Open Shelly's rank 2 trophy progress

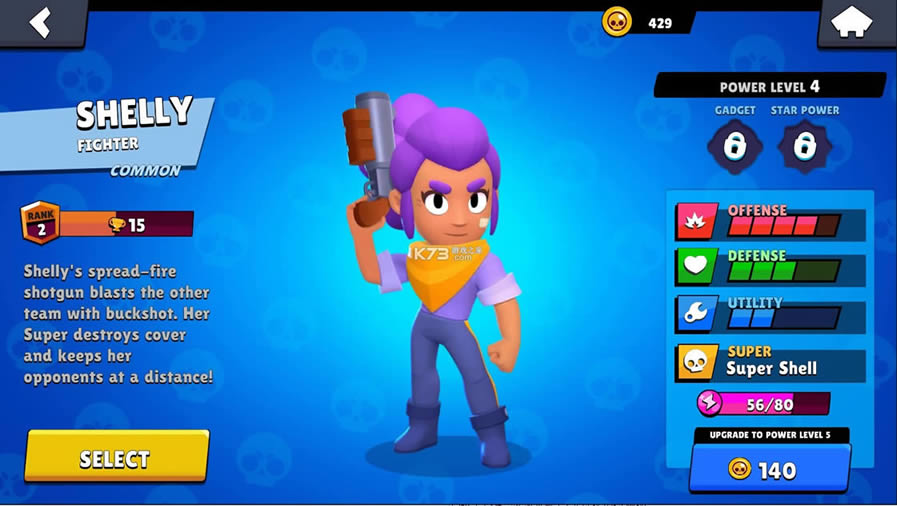[108, 224]
